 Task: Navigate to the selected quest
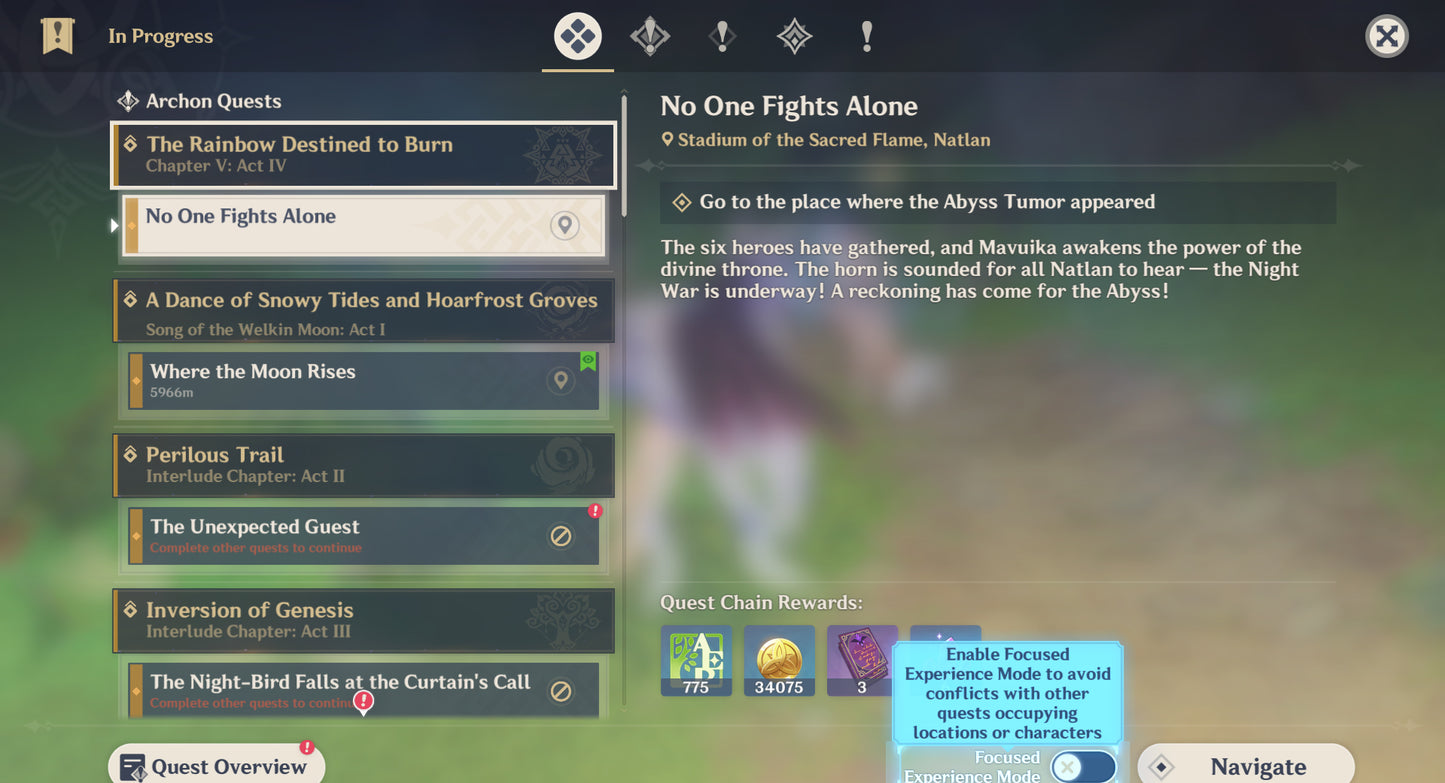click(1245, 766)
